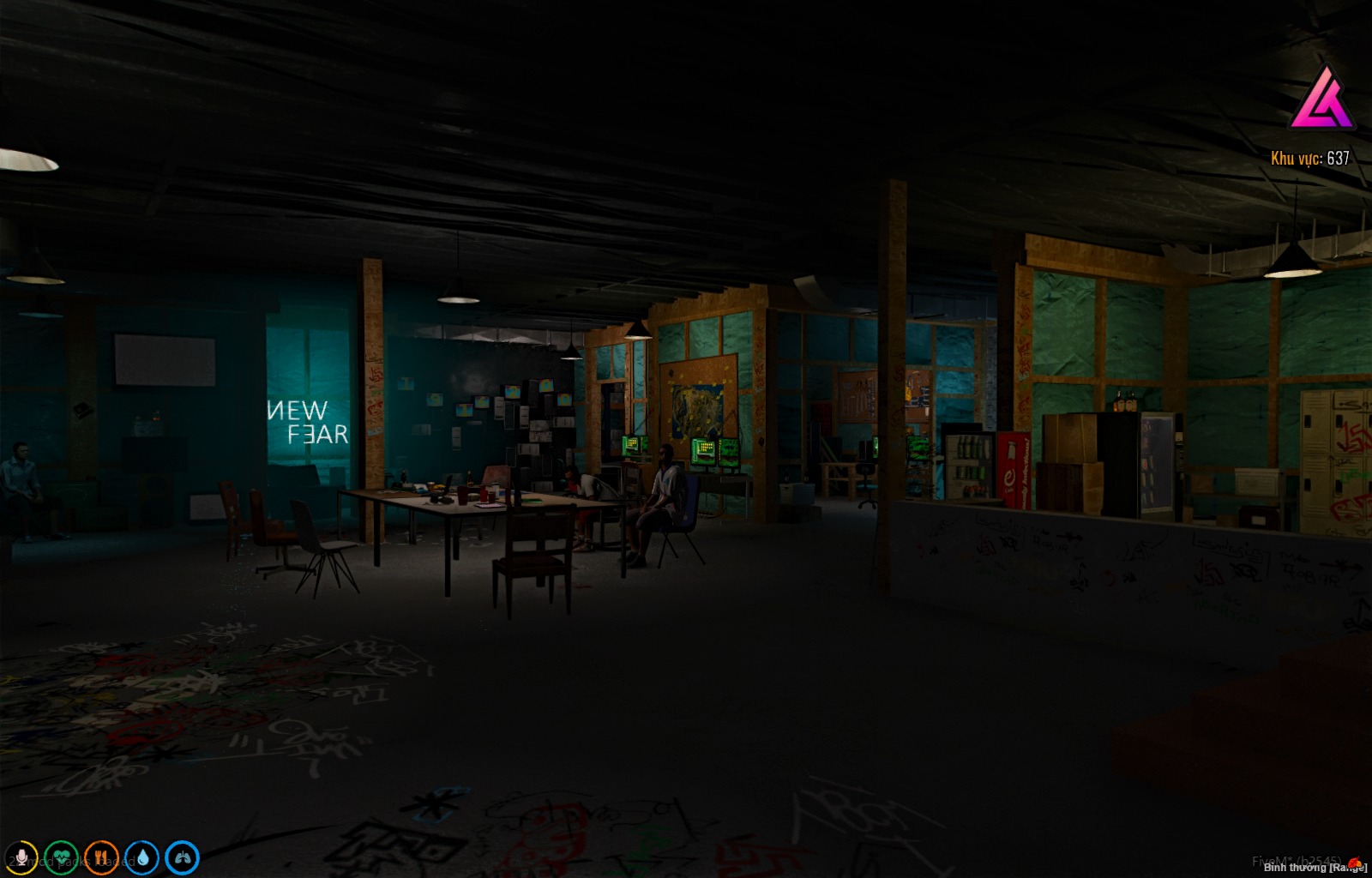Click the yellow microphone progress ring
1372x878 pixels.
22,844
